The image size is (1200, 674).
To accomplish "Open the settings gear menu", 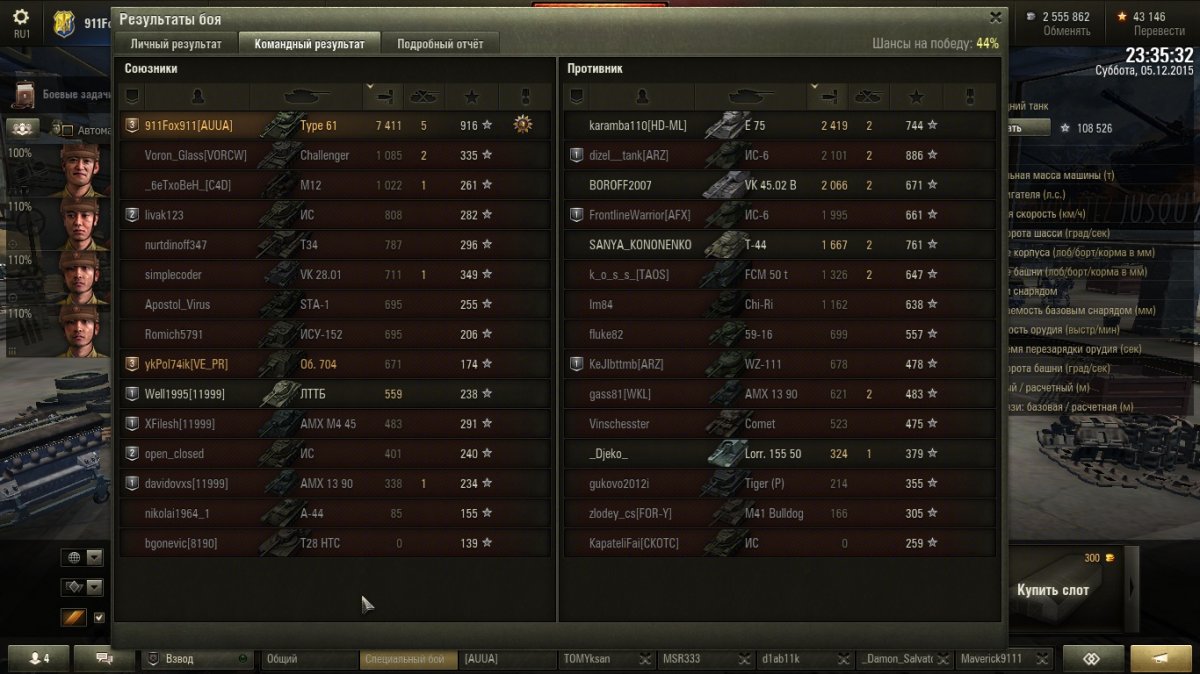I will point(21,18).
